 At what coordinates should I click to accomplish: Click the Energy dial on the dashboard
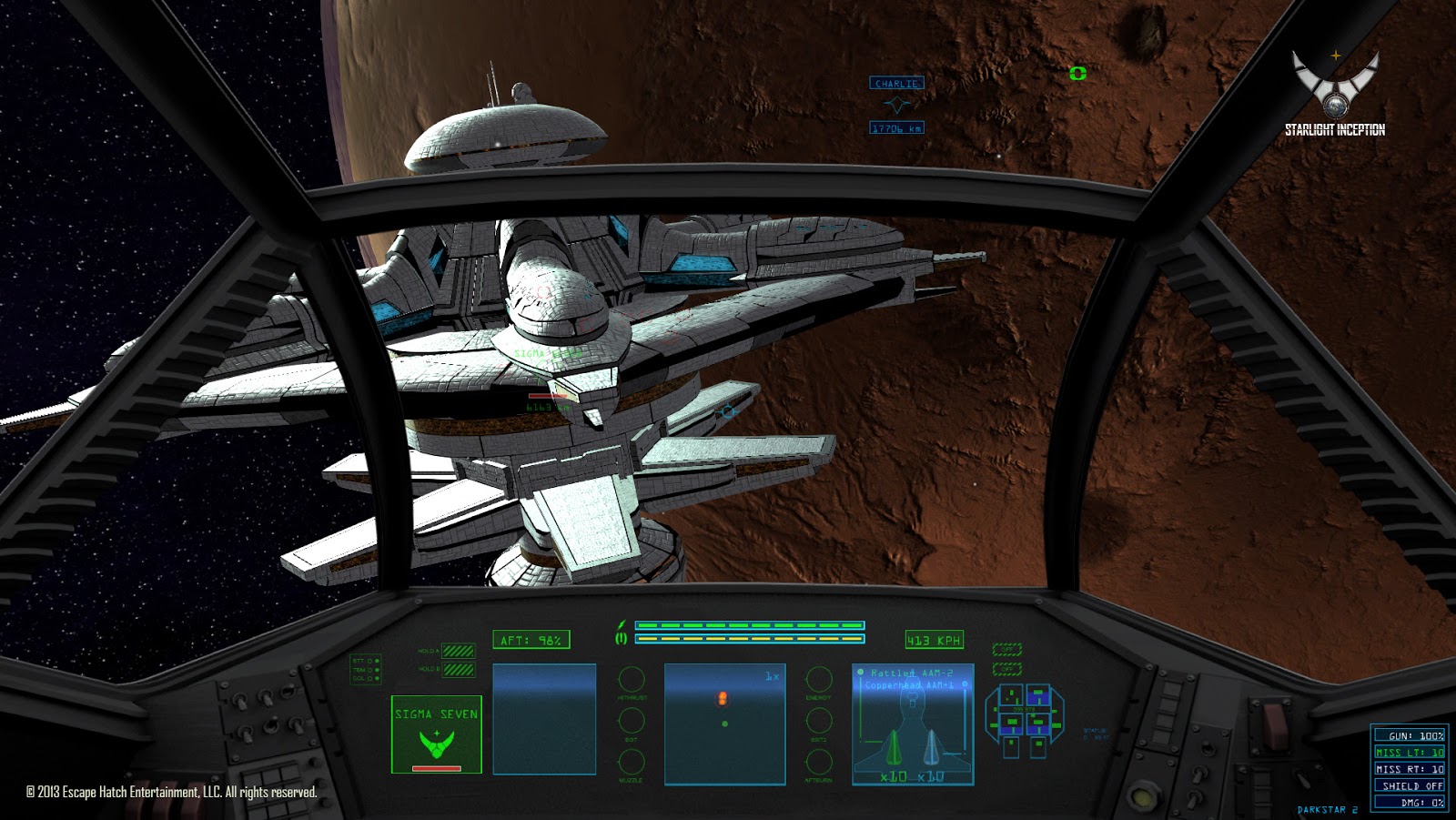pos(819,679)
